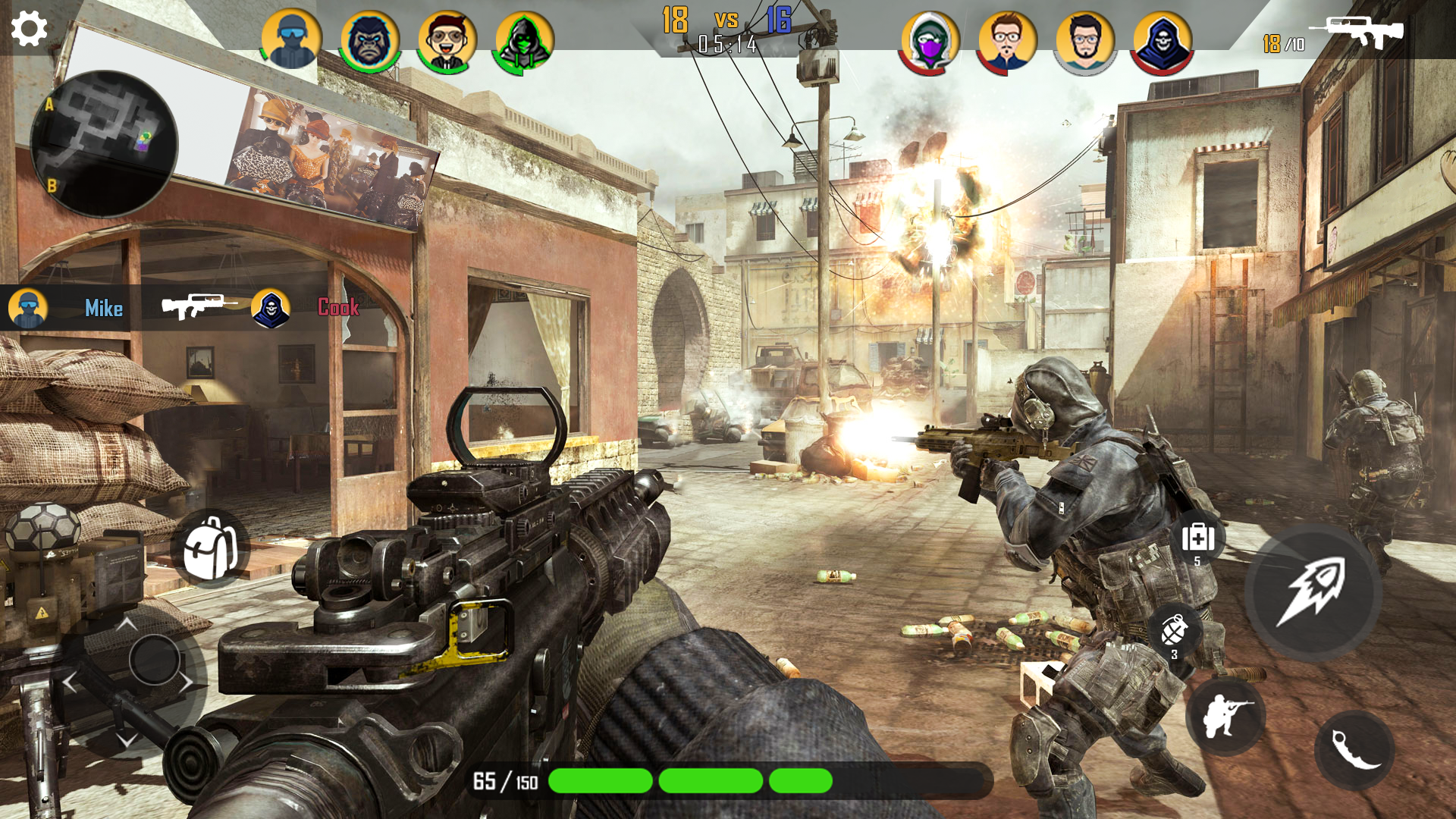Throw a grenade using the grenade icon
Viewport: 1456px width, 819px height.
point(1175,631)
